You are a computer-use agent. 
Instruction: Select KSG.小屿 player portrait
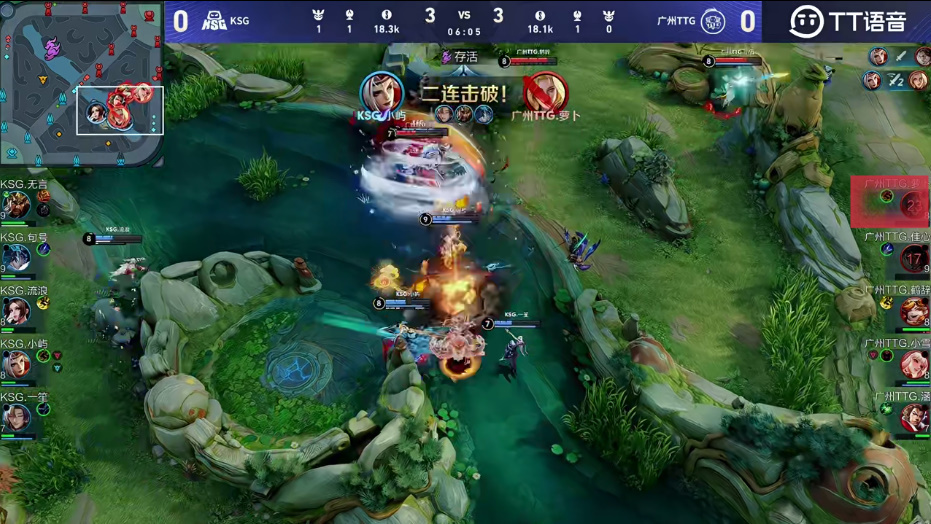point(16,365)
